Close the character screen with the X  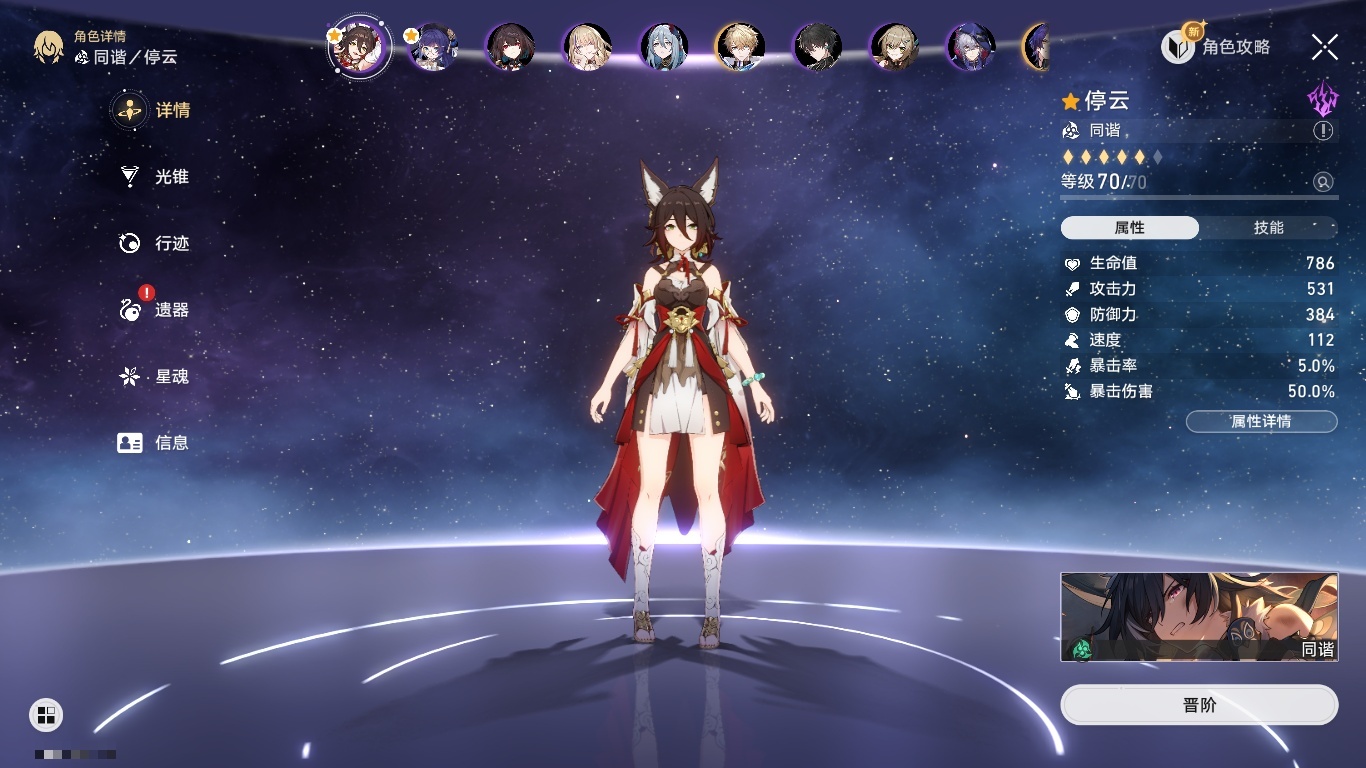1325,46
